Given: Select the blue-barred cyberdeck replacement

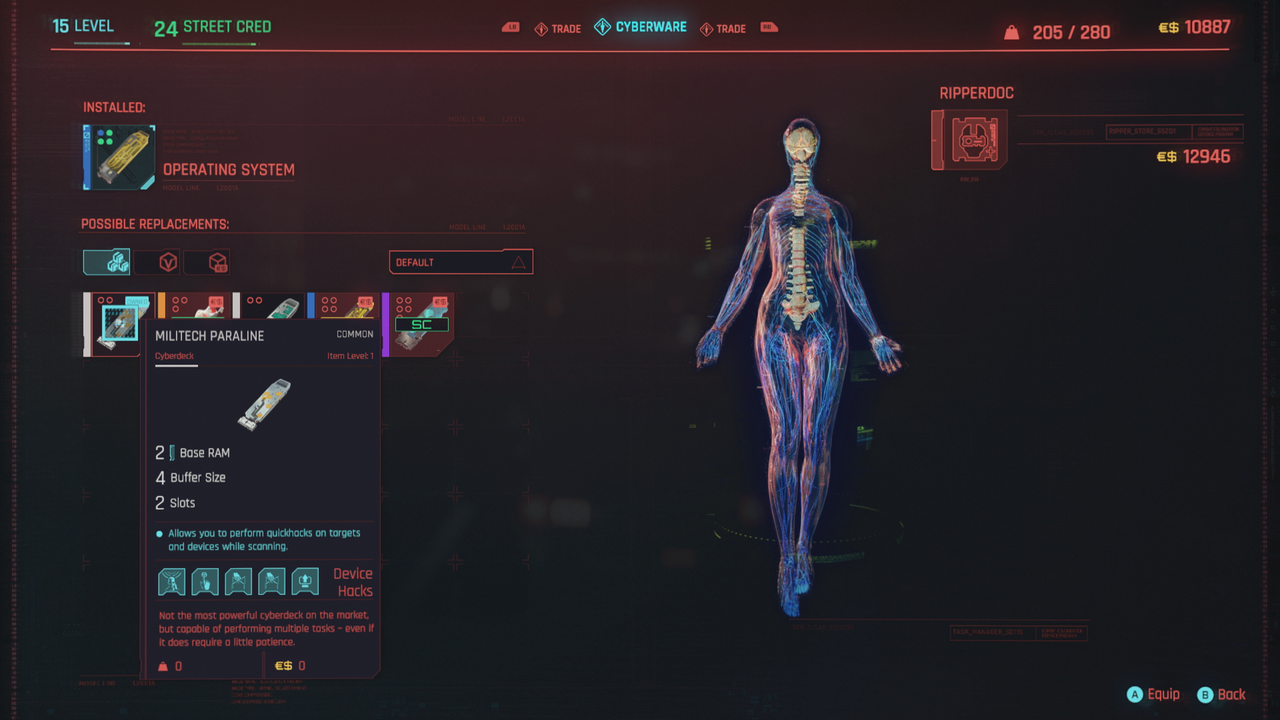Looking at the screenshot, I should click(344, 305).
